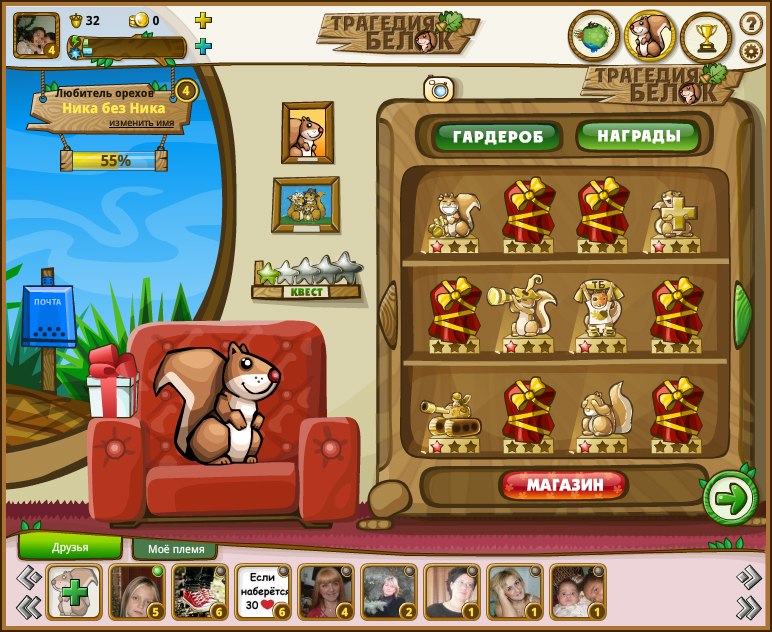Switch to the Моё племя tab
This screenshot has height=632, width=772.
[x=175, y=549]
